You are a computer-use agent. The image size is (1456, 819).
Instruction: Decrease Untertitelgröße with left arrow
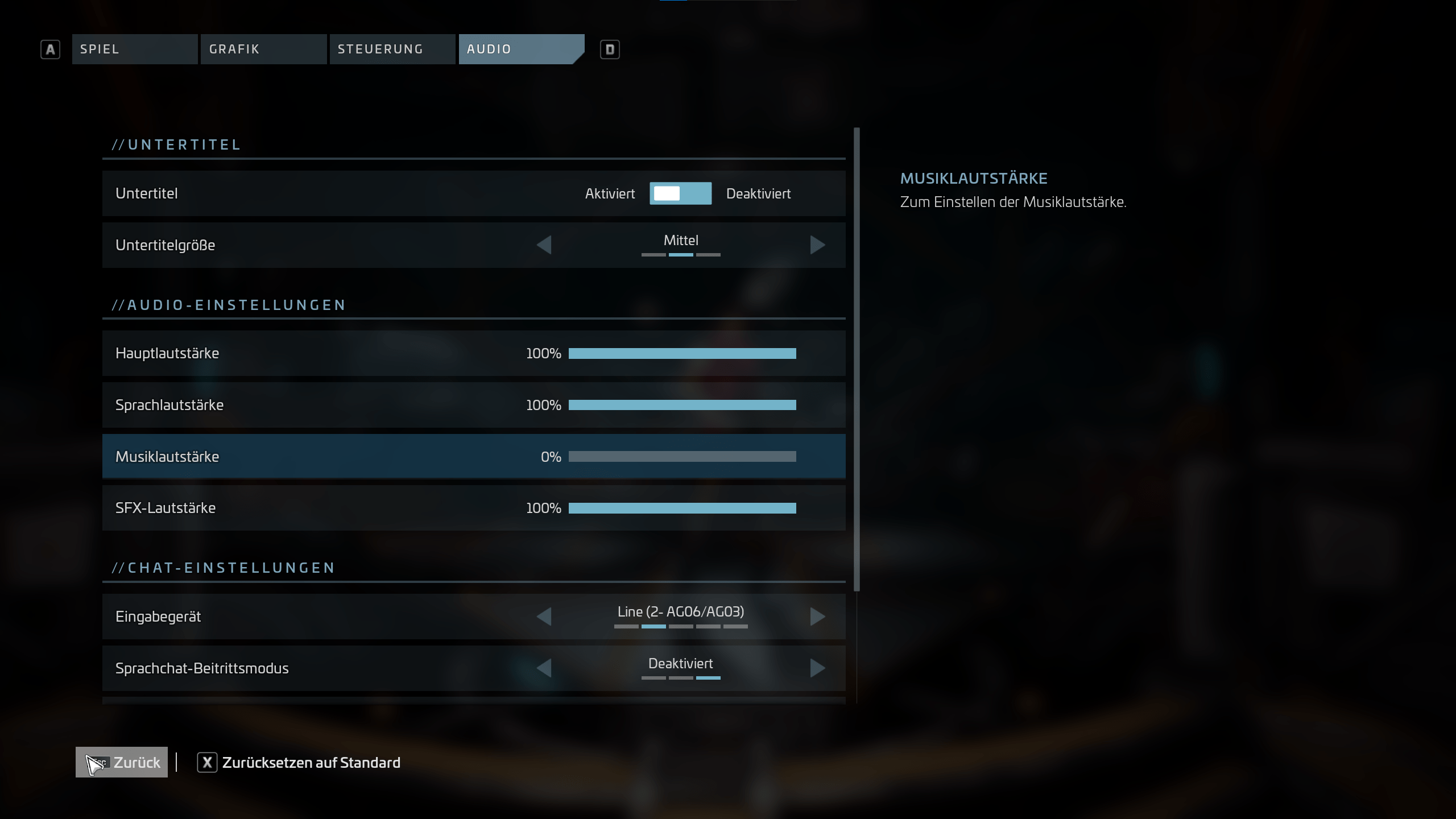pyautogui.click(x=544, y=245)
